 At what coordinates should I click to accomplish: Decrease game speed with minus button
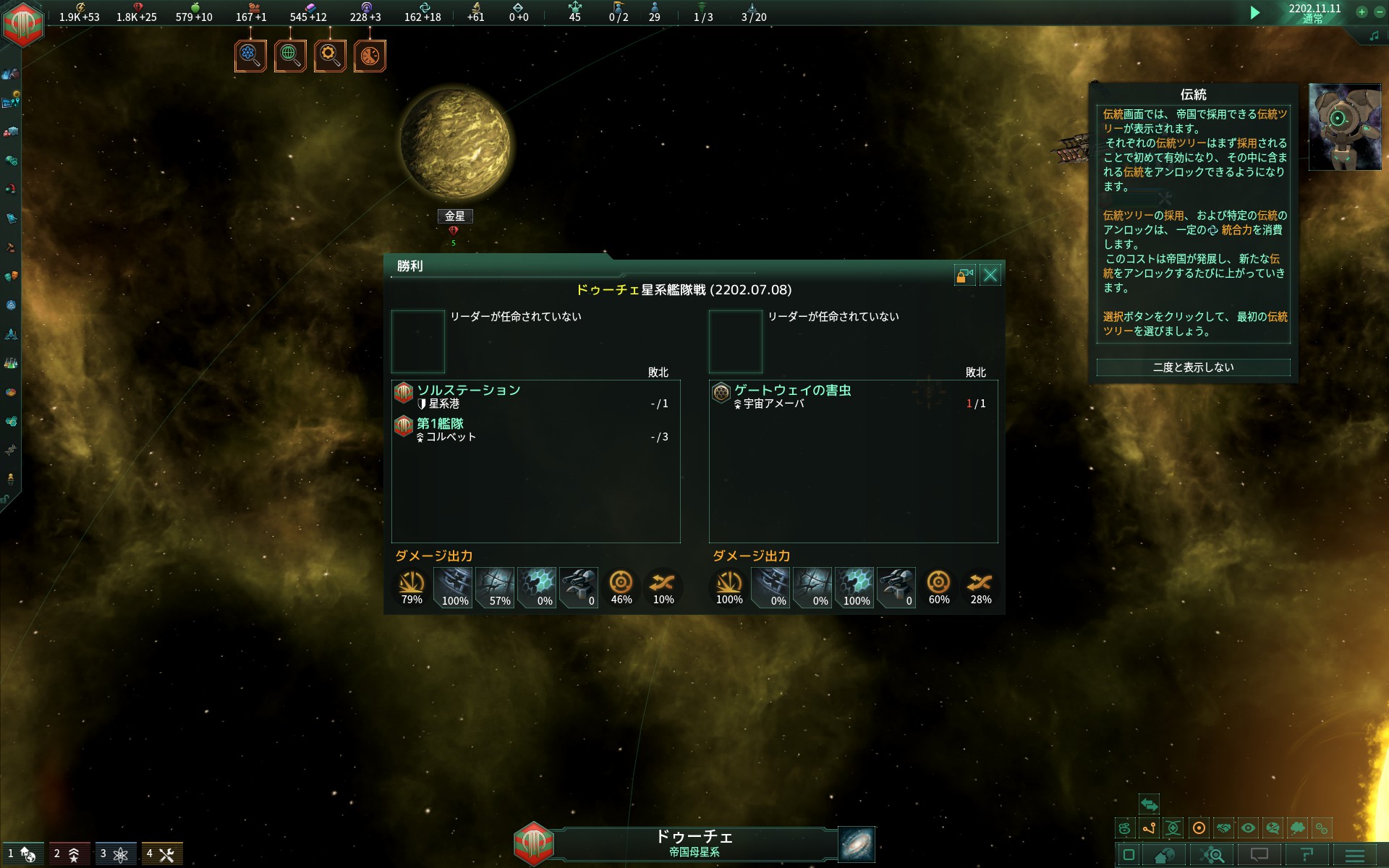[x=1379, y=12]
